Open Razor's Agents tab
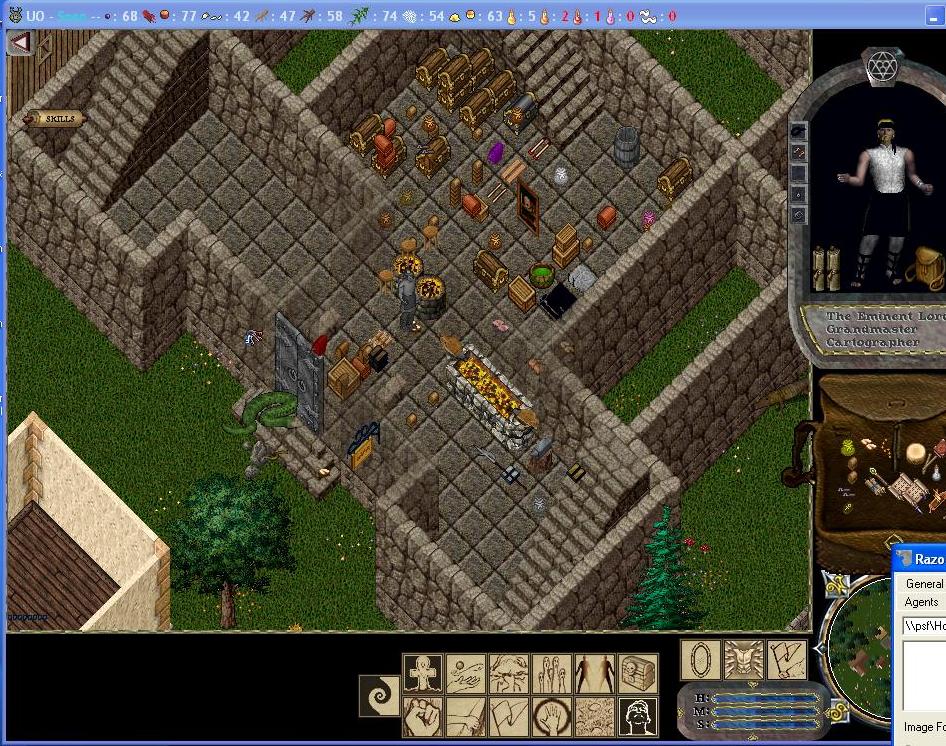 tap(921, 602)
